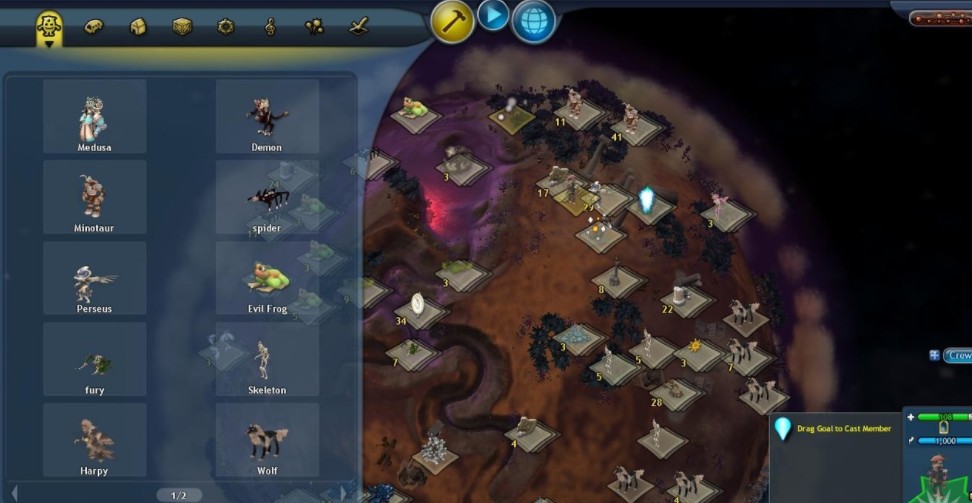Image resolution: width=972 pixels, height=503 pixels.
Task: Select the spider creature tile
Action: coord(267,197)
